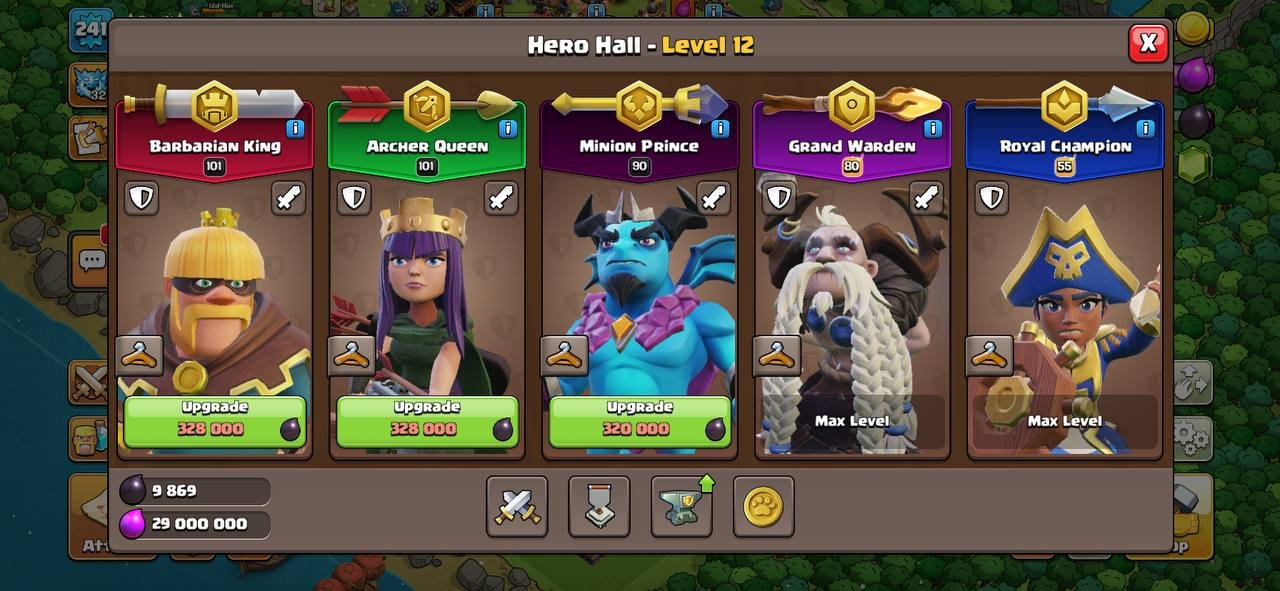Image resolution: width=1280 pixels, height=591 pixels.
Task: Select the crossed swords button in bottom bar
Action: click(517, 506)
